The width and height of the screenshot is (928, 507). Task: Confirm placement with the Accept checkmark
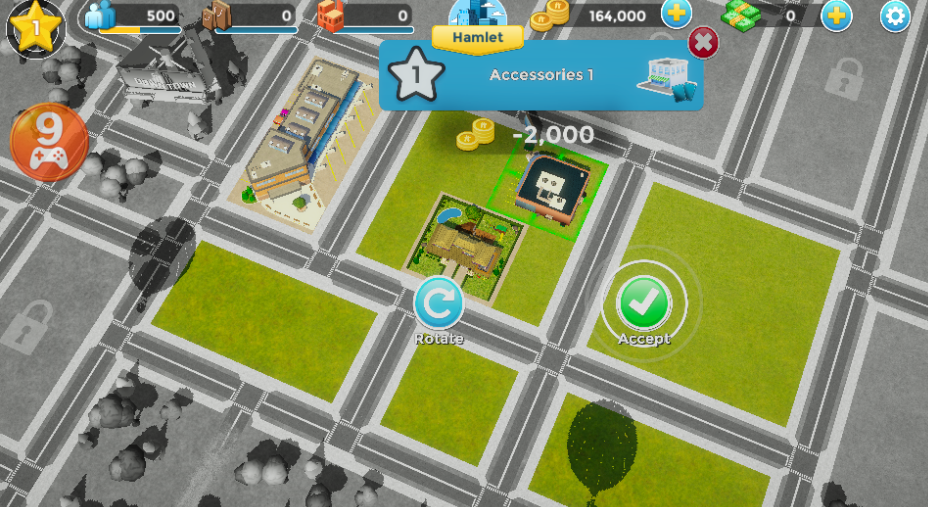(x=644, y=303)
